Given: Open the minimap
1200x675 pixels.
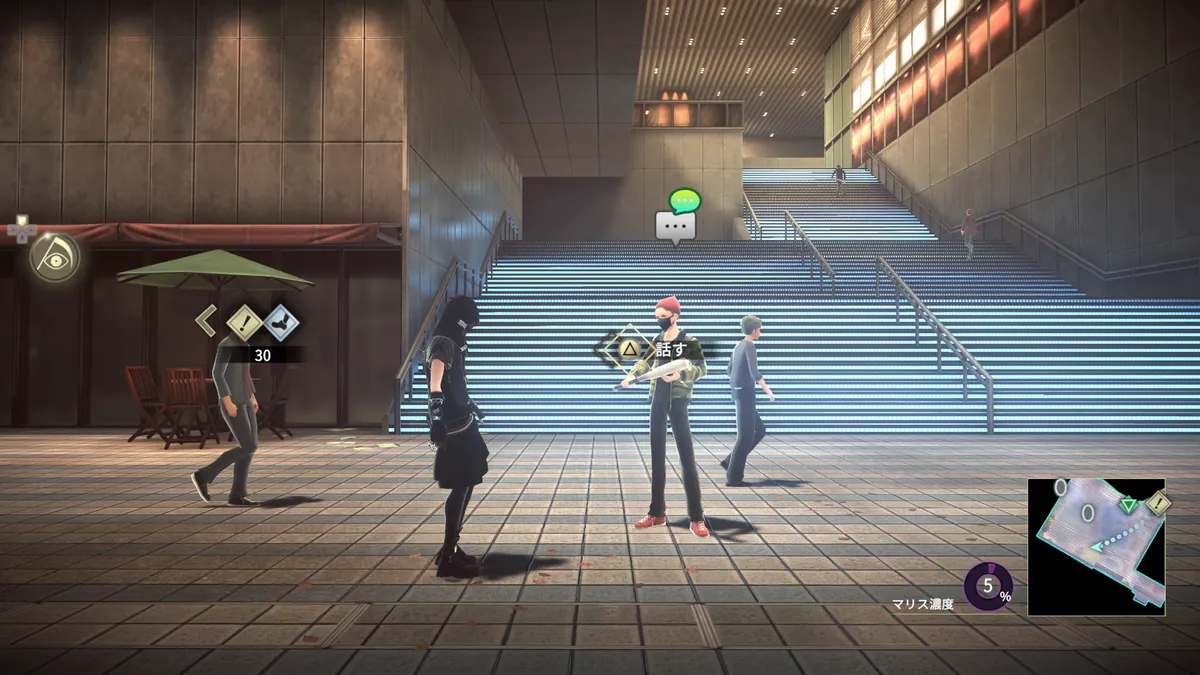Looking at the screenshot, I should 1095,546.
